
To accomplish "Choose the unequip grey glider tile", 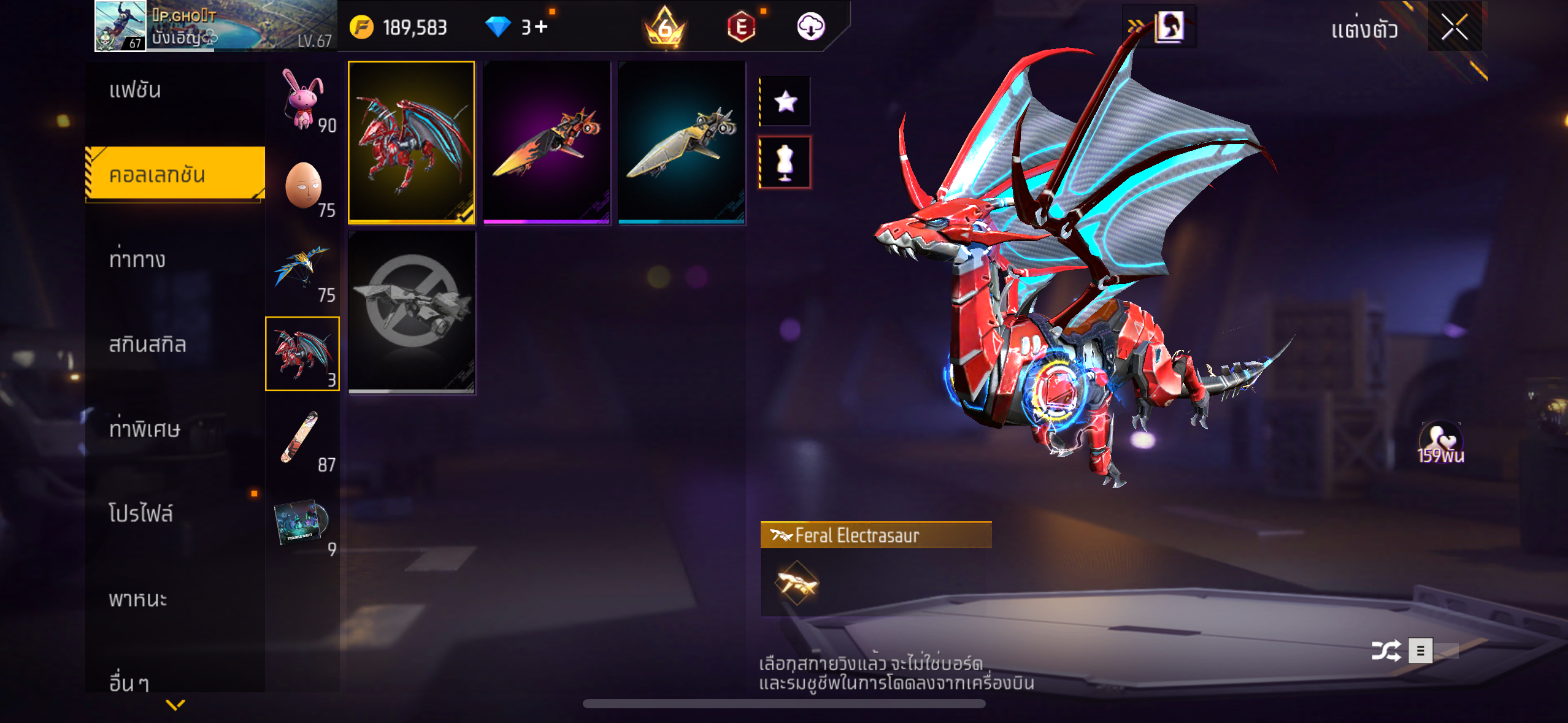I will (411, 312).
